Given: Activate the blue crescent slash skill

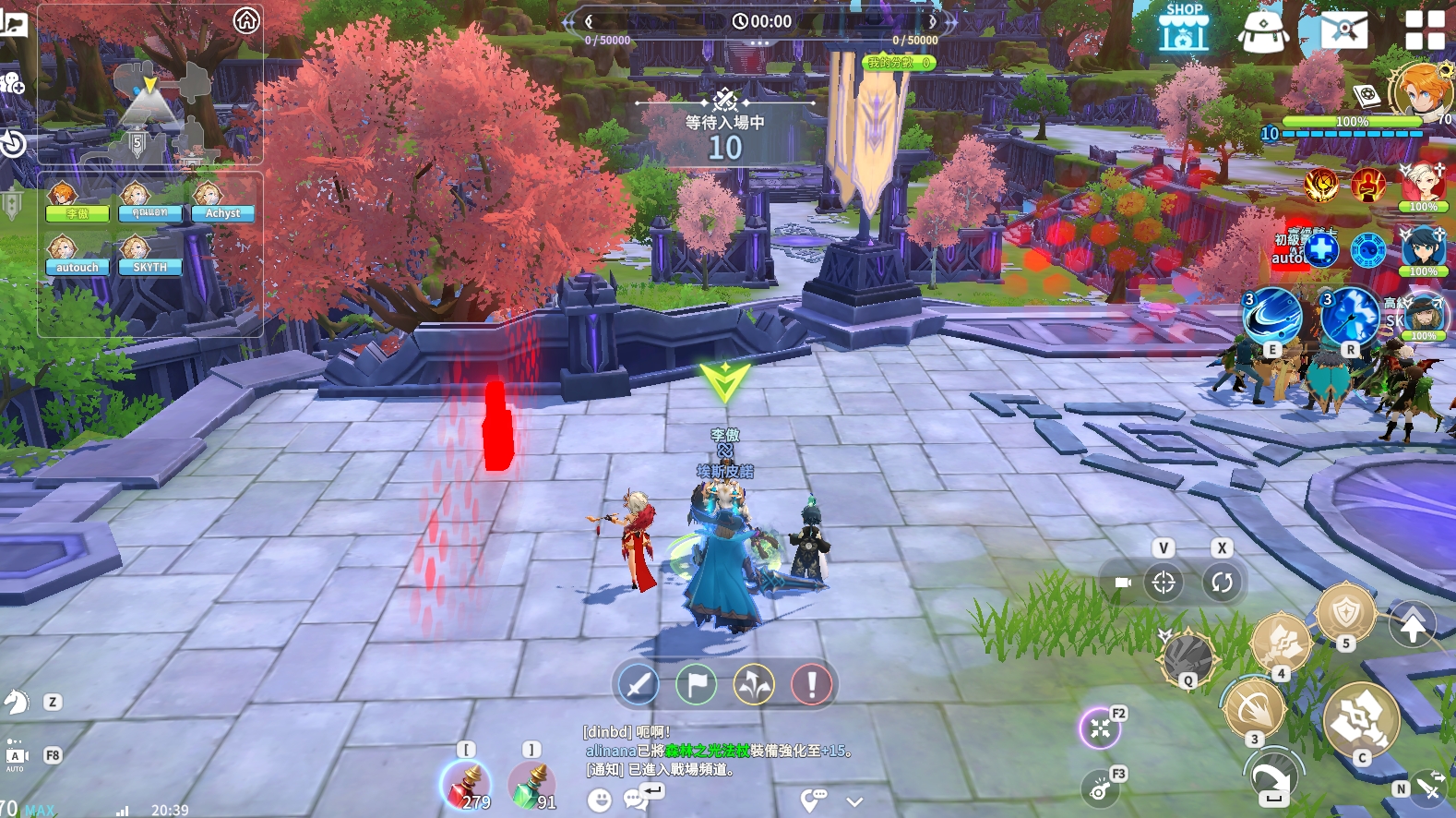Looking at the screenshot, I should pyautogui.click(x=1272, y=317).
